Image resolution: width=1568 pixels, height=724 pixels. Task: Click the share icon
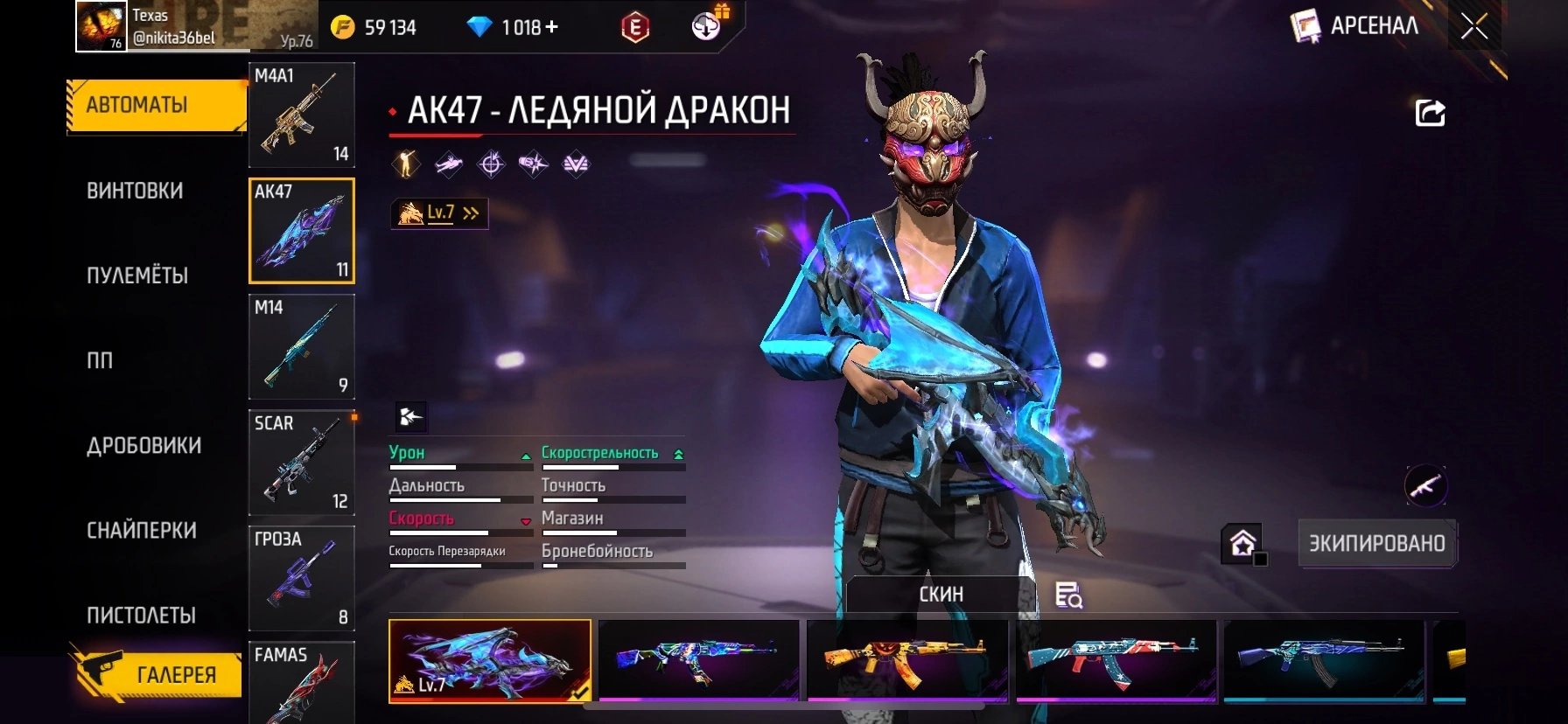1431,113
